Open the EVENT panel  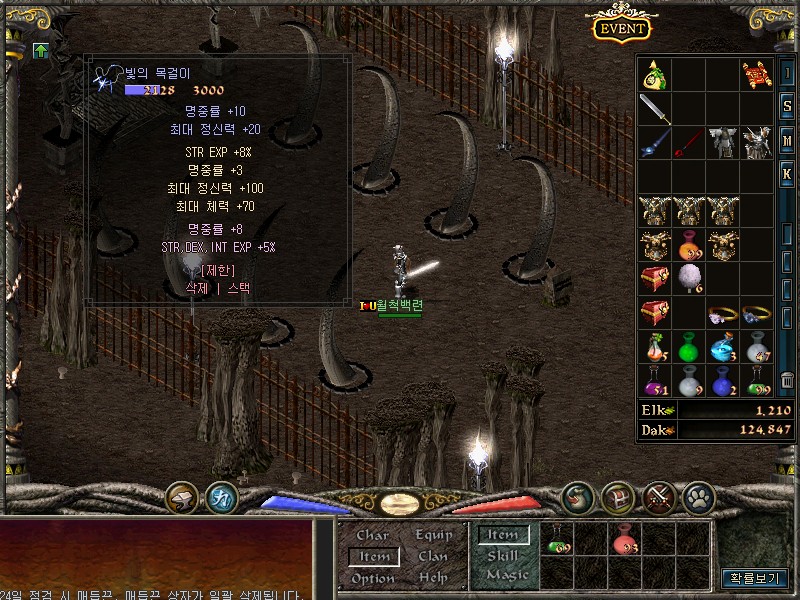(622, 27)
